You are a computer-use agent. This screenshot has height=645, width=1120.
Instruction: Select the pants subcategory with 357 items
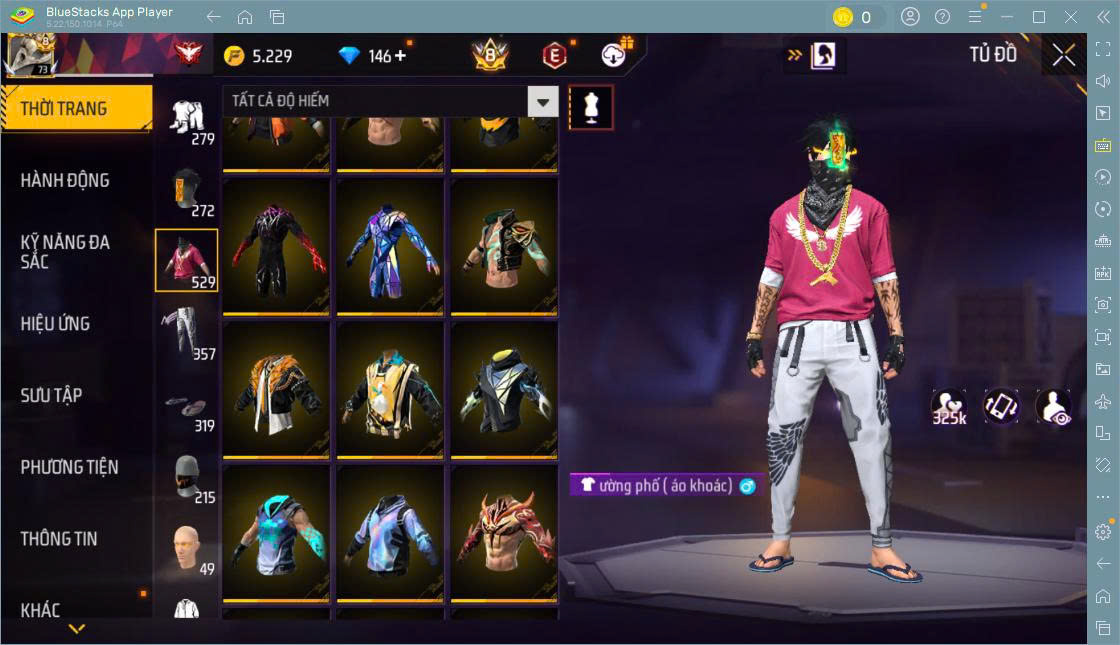(186, 332)
